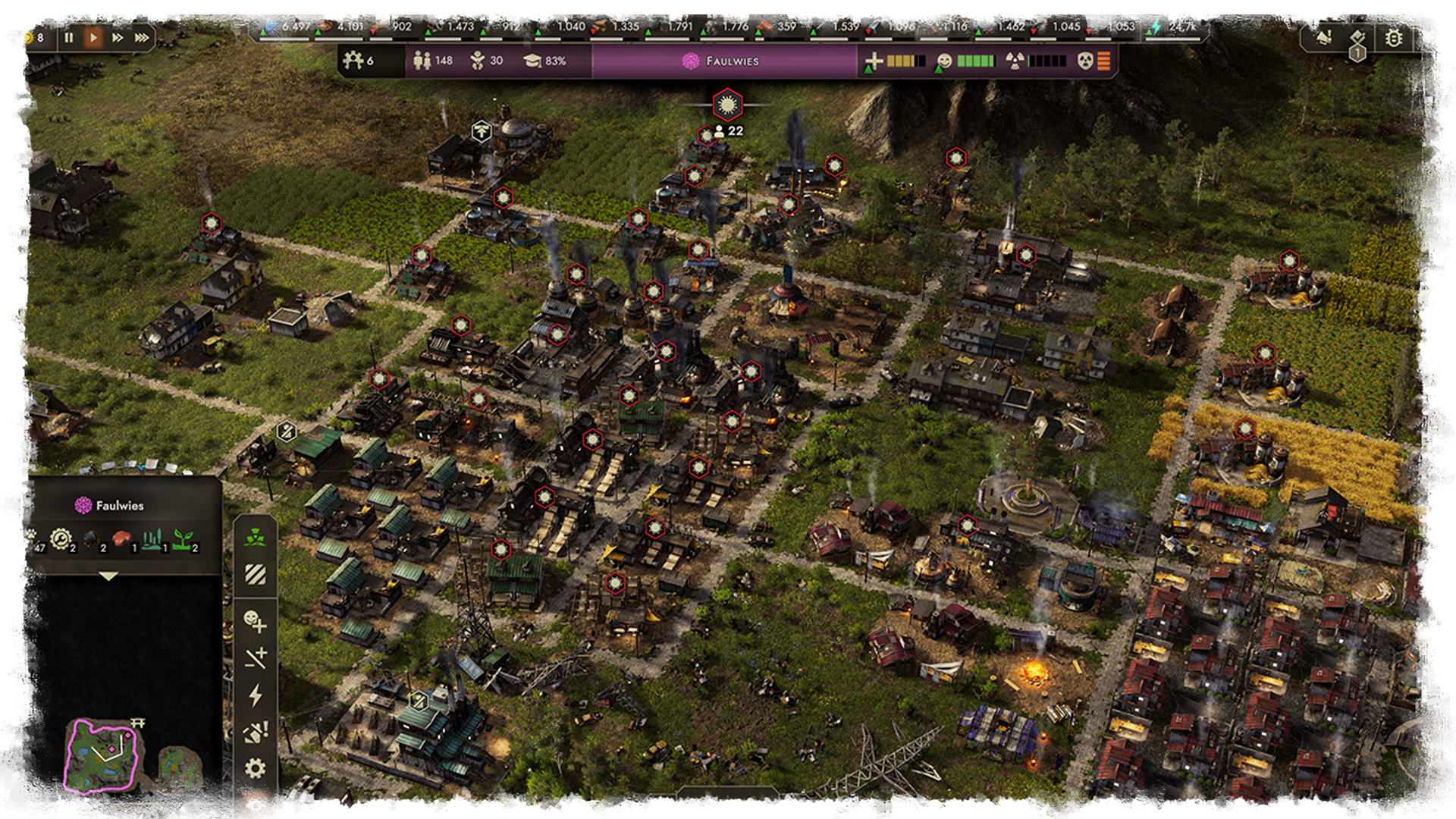1456x819 pixels.
Task: Expand the Faulwies panel down arrow
Action: pyautogui.click(x=108, y=576)
